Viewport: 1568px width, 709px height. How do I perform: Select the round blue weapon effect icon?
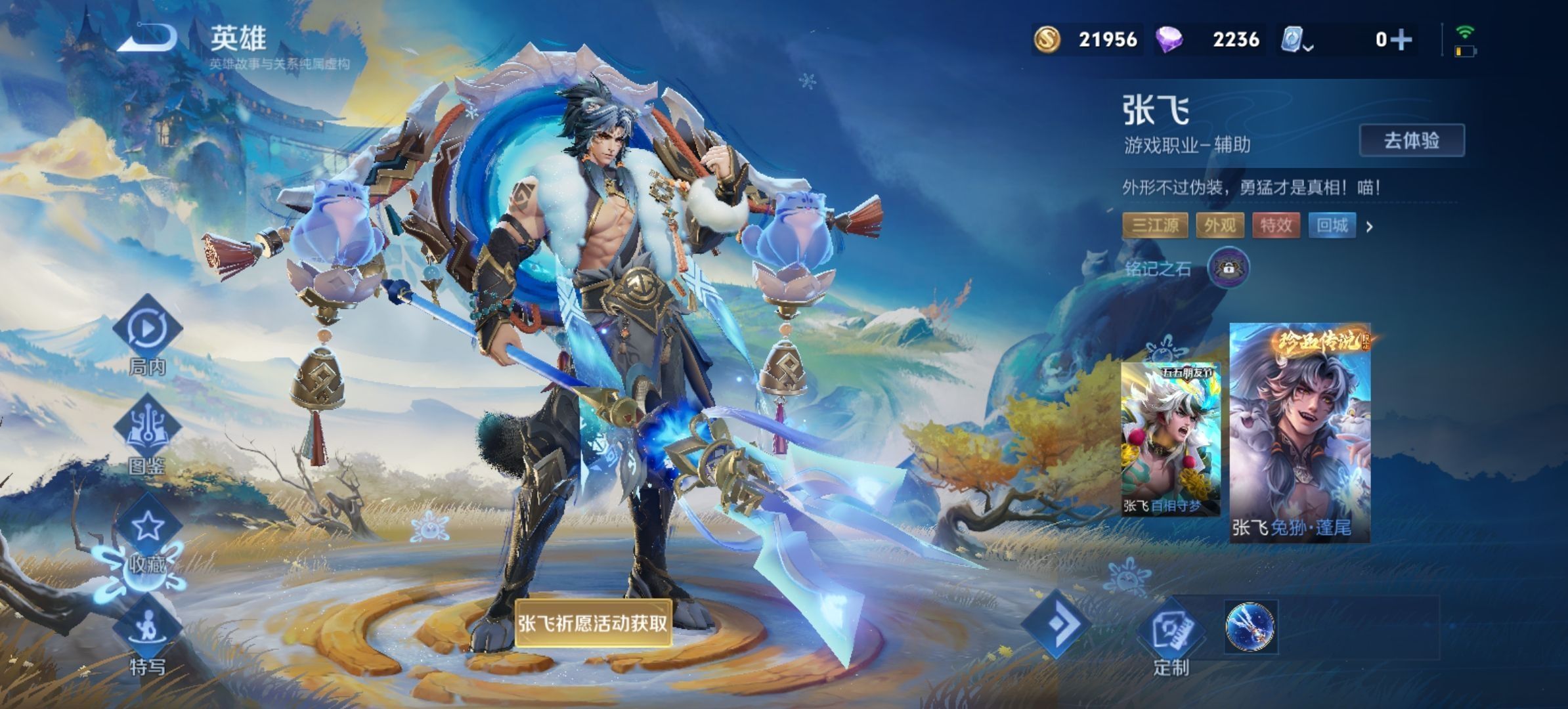[1250, 627]
